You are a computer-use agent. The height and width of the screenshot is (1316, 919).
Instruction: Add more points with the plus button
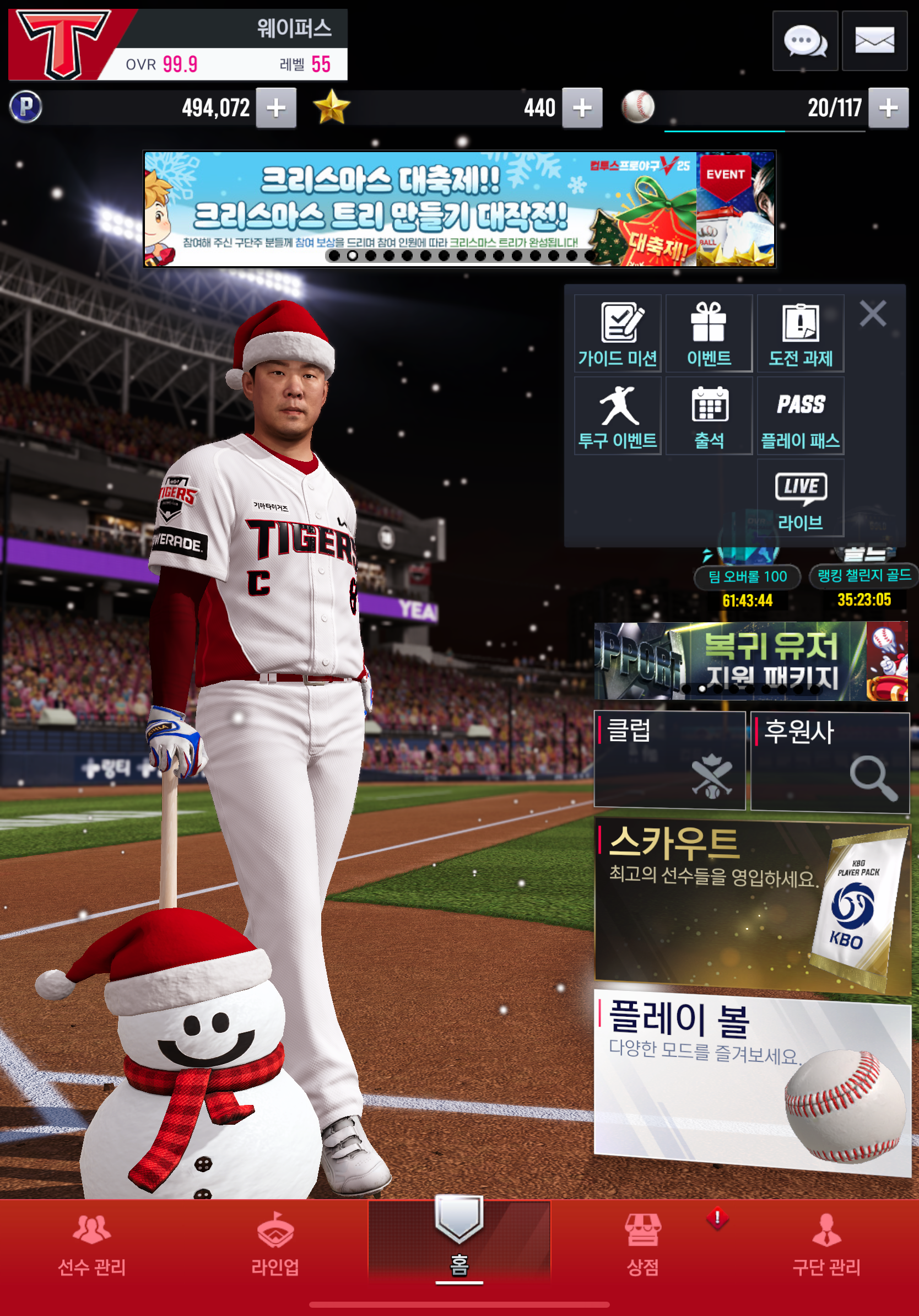coord(276,108)
